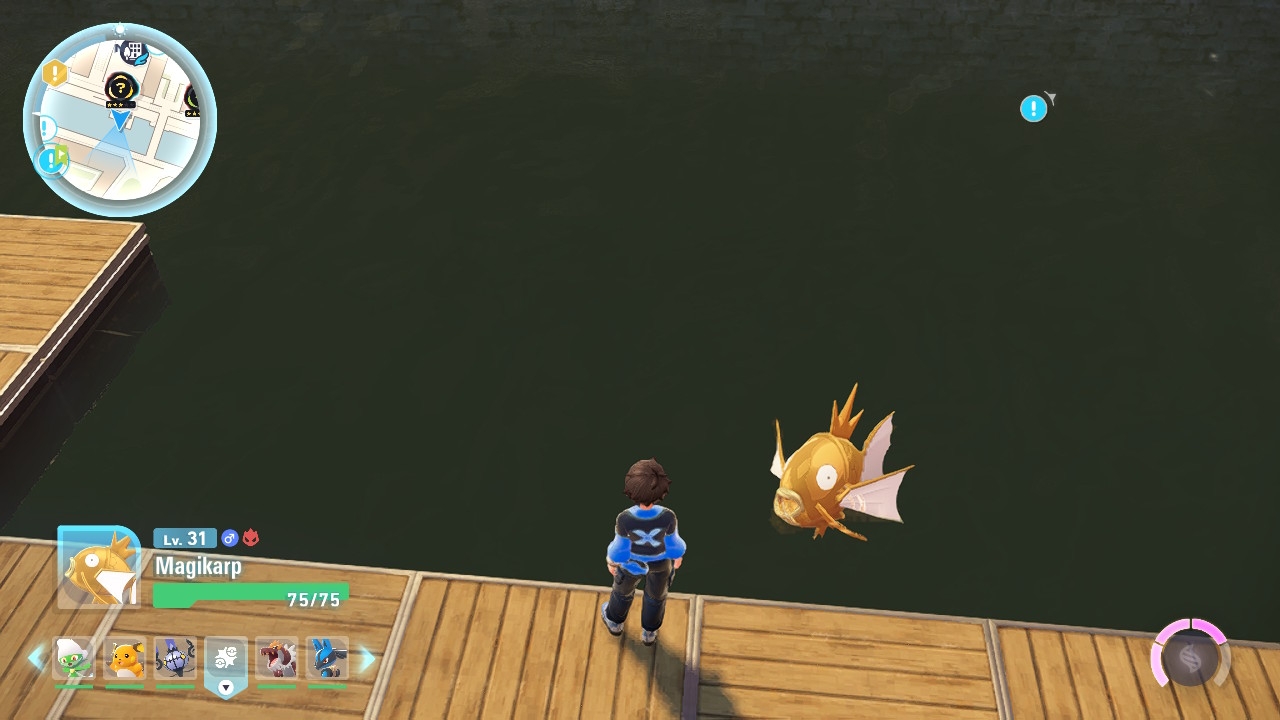This screenshot has height=720, width=1280.
Task: Choose the blue flagged exclamation marker on minimap
Action: pyautogui.click(x=51, y=159)
